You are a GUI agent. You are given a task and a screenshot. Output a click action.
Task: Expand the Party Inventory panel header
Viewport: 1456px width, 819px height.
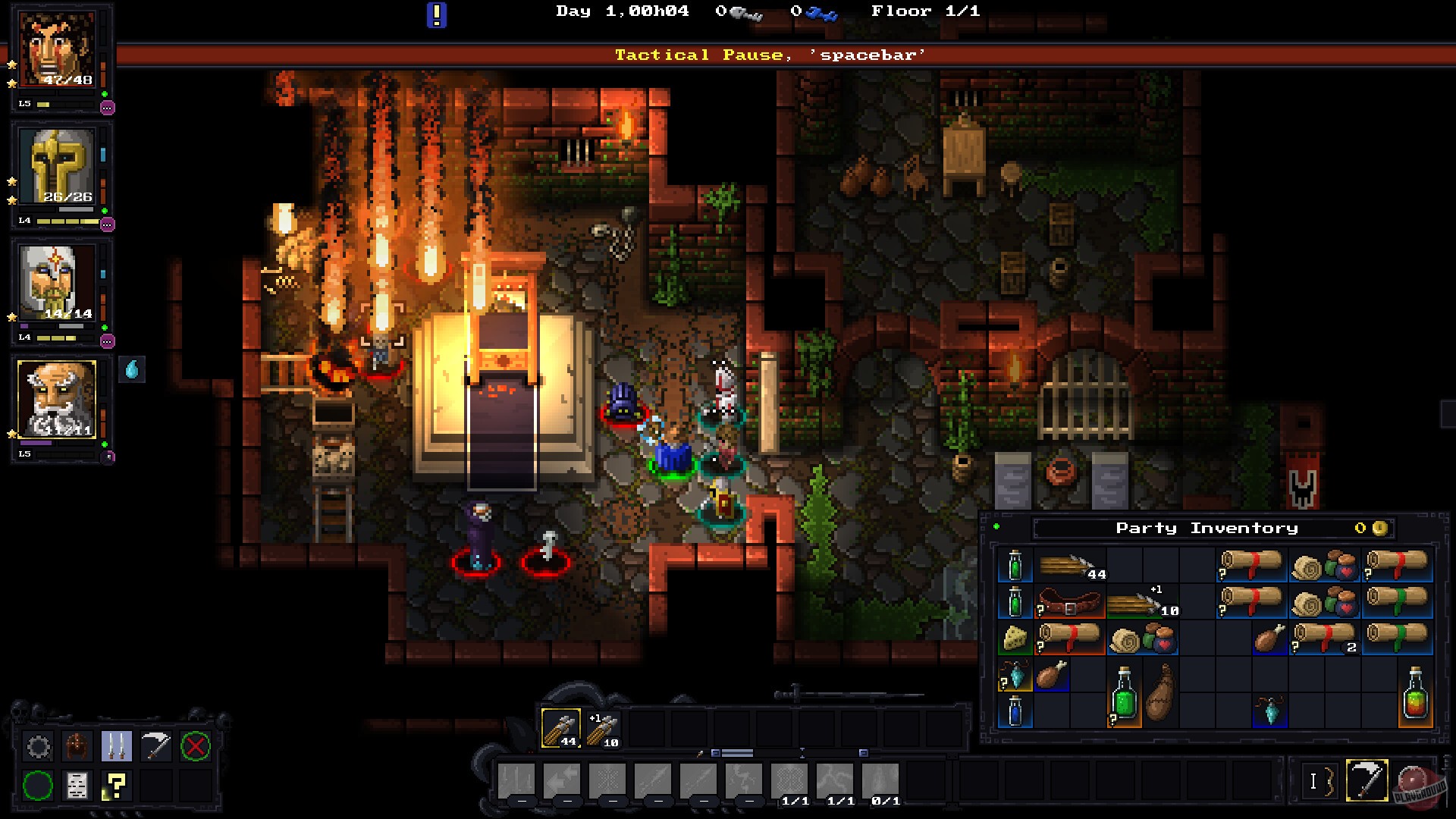pyautogui.click(x=1206, y=527)
